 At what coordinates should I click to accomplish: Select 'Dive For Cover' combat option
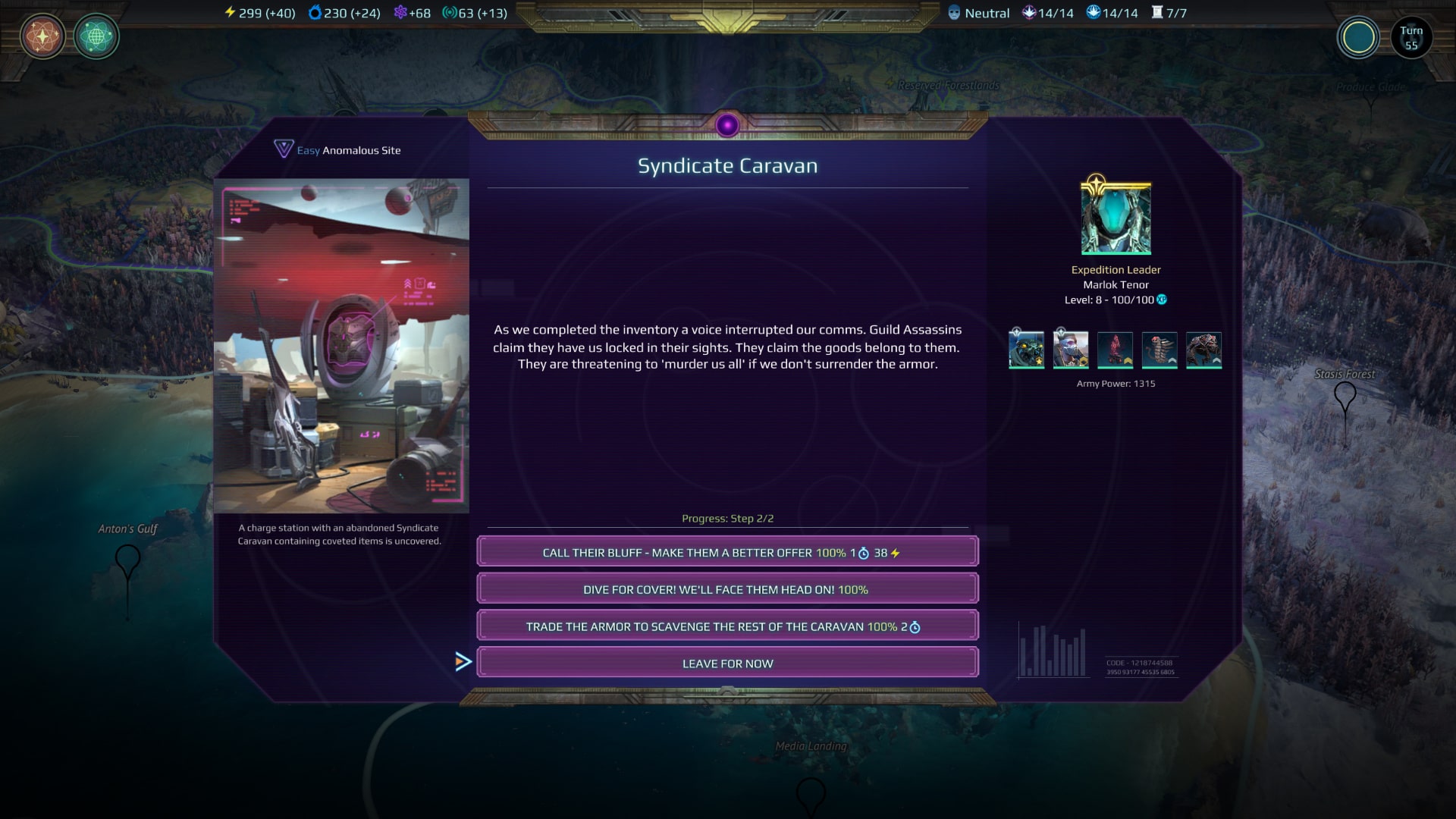point(727,588)
